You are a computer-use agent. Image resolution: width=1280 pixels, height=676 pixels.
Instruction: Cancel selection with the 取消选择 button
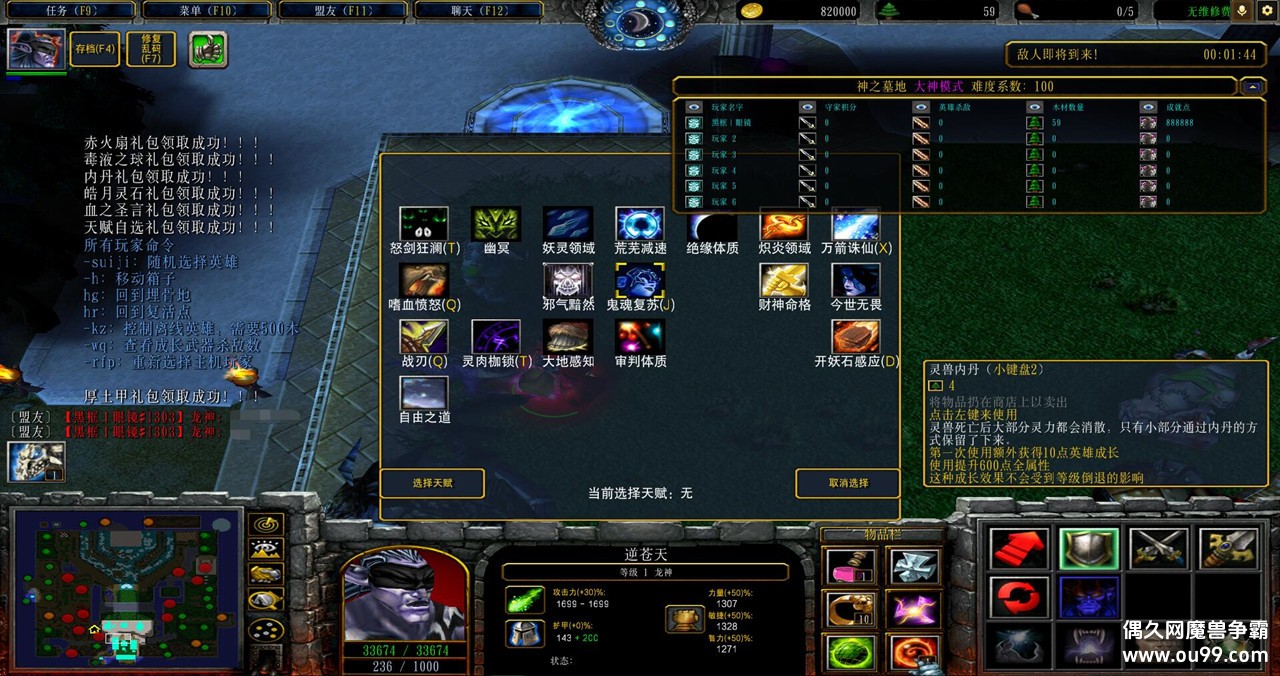(x=848, y=483)
